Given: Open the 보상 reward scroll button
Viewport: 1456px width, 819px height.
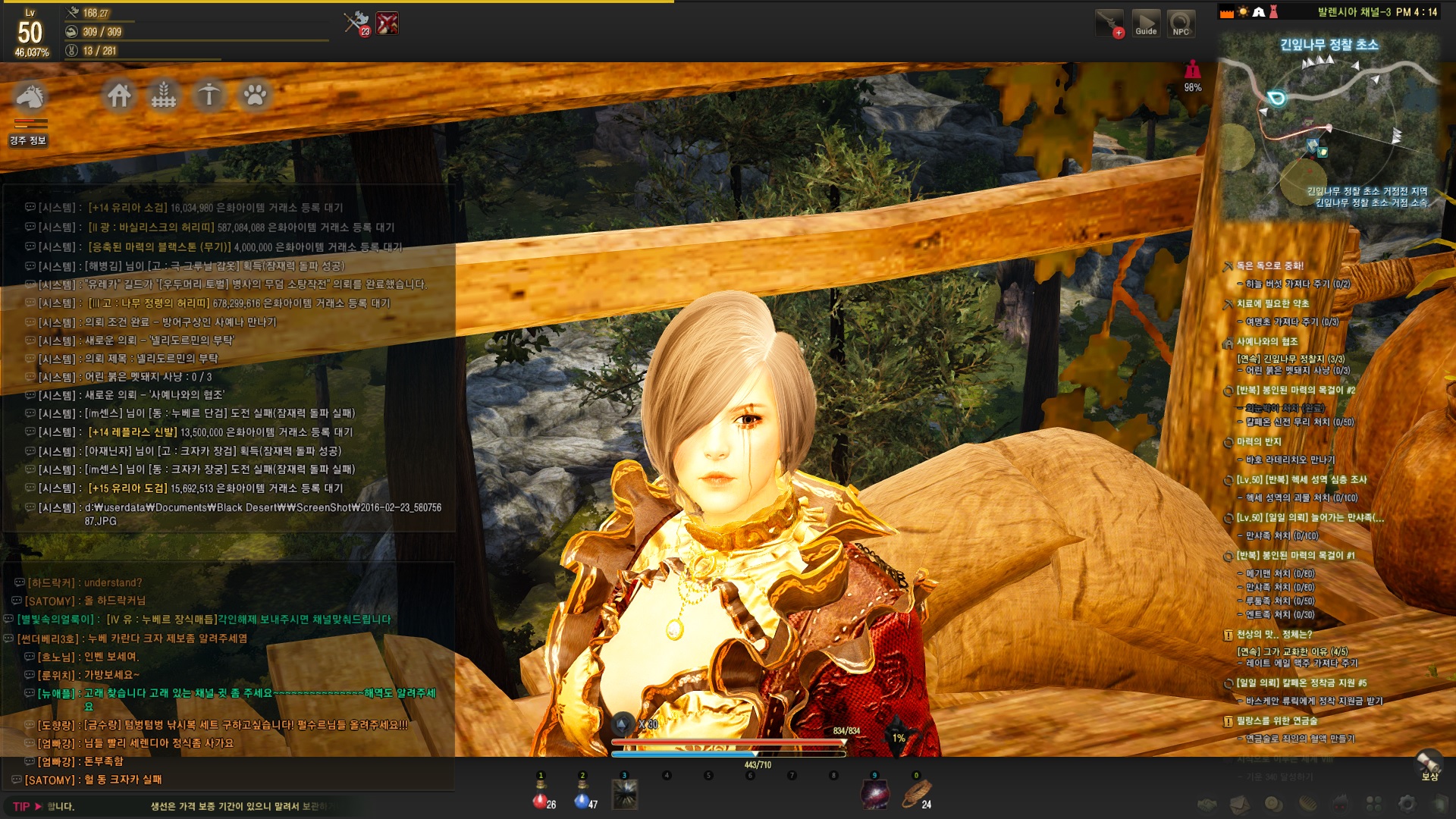Looking at the screenshot, I should [1429, 764].
